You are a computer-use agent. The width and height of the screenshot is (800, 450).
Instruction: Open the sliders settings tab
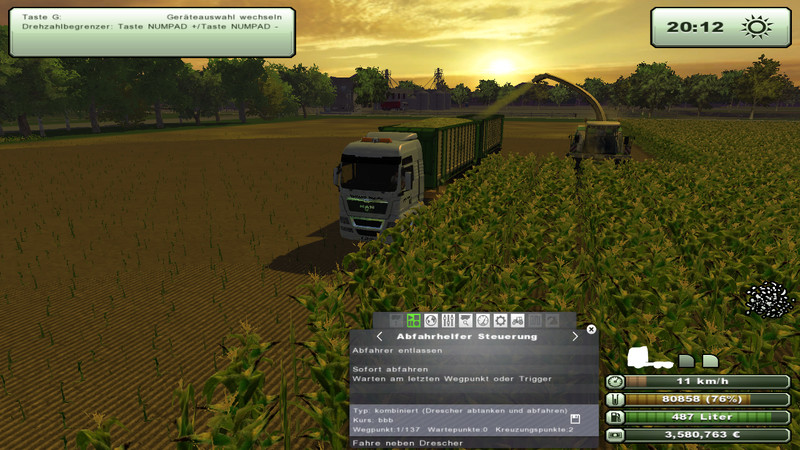pyautogui.click(x=448, y=321)
